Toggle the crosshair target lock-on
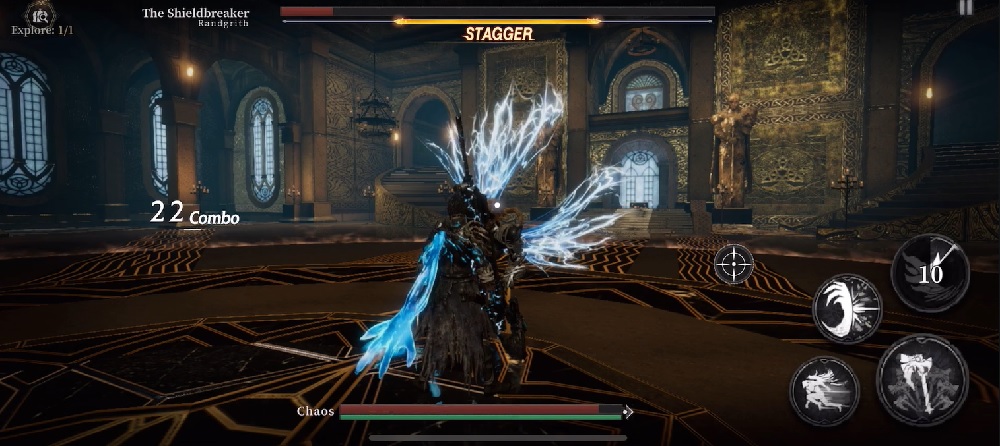This screenshot has height=446, width=1000. click(x=734, y=264)
